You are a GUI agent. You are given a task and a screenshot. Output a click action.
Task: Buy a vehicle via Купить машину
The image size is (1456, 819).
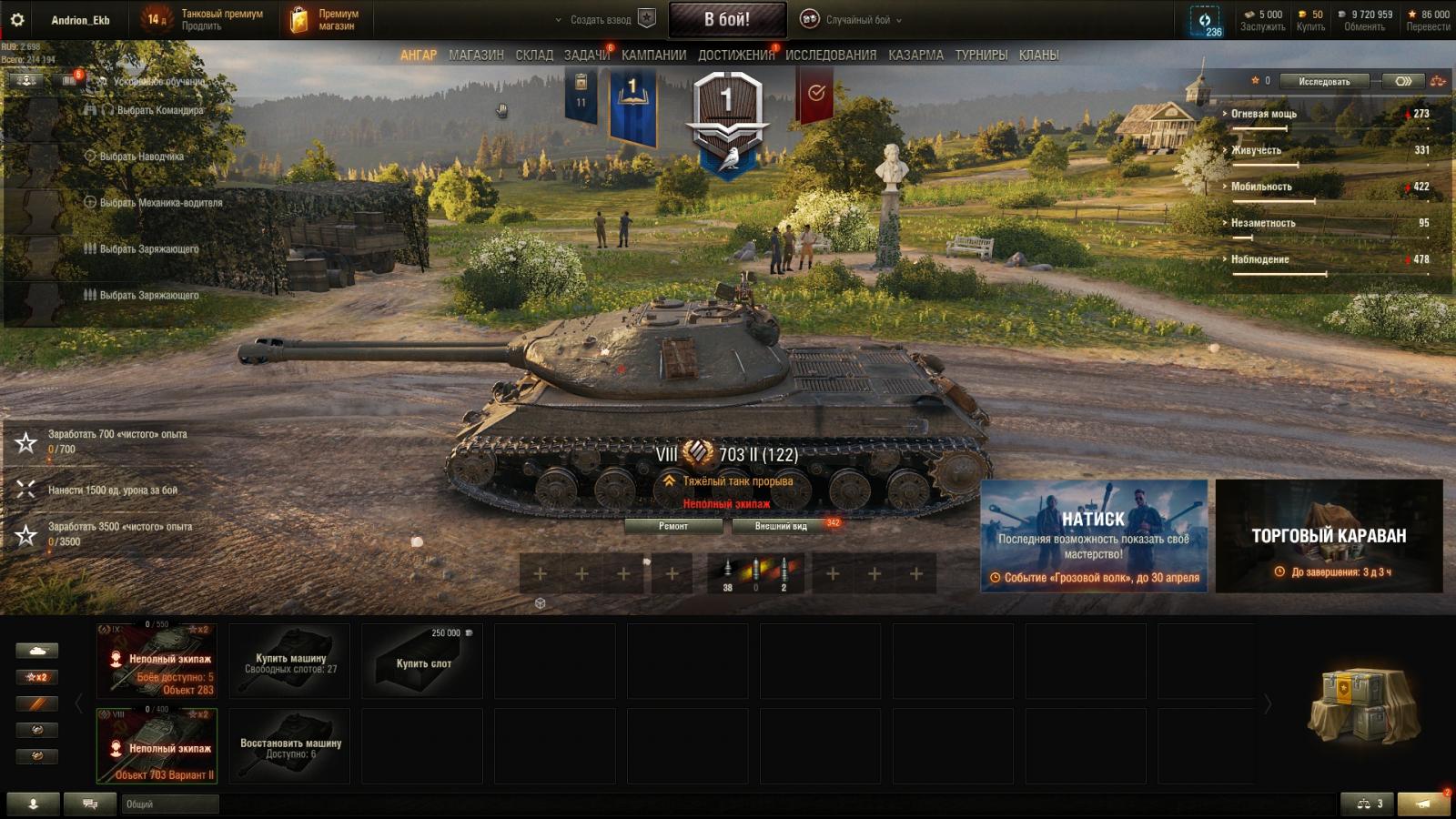[x=289, y=662]
